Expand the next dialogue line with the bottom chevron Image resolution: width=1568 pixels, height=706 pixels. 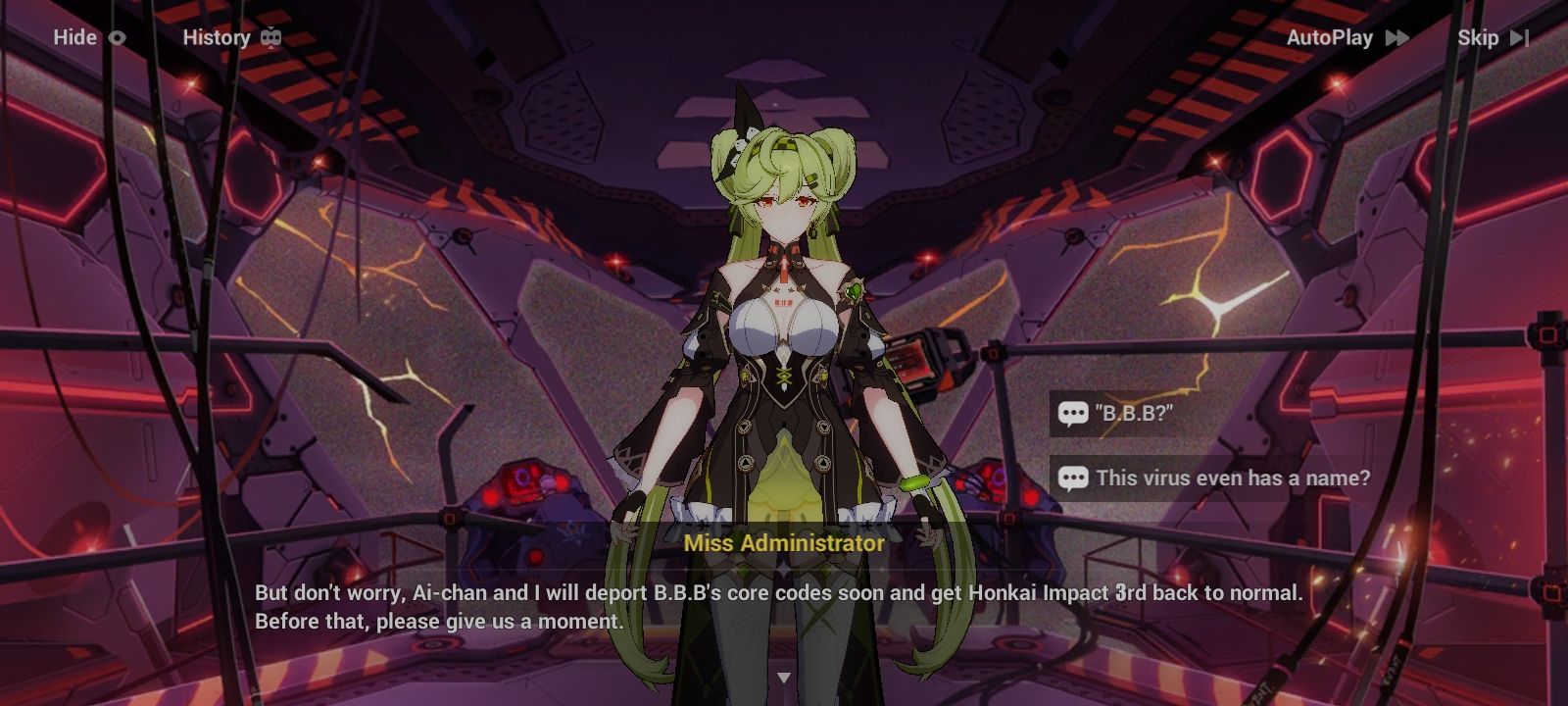(784, 675)
